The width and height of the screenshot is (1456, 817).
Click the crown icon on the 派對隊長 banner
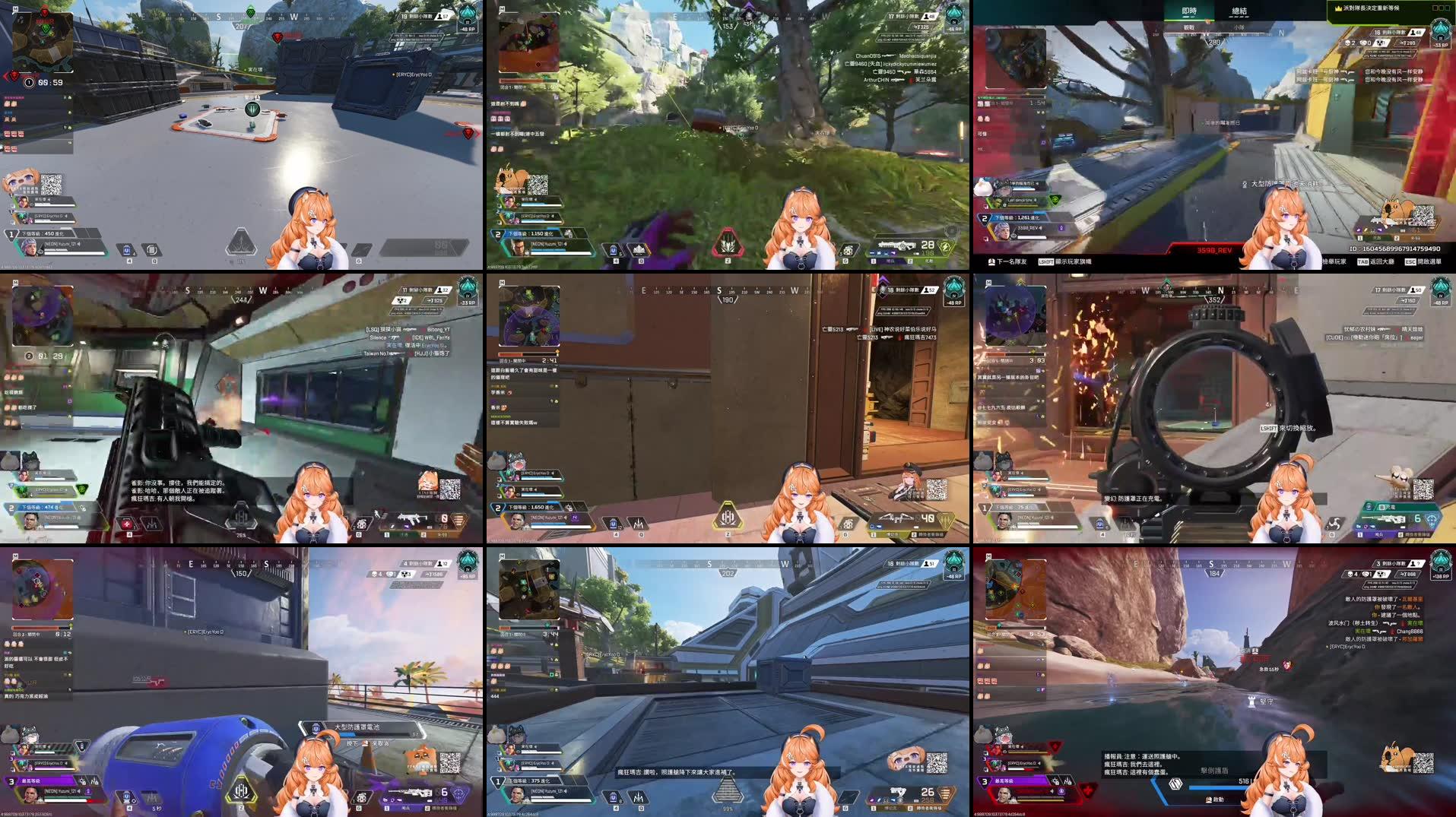(x=1337, y=9)
